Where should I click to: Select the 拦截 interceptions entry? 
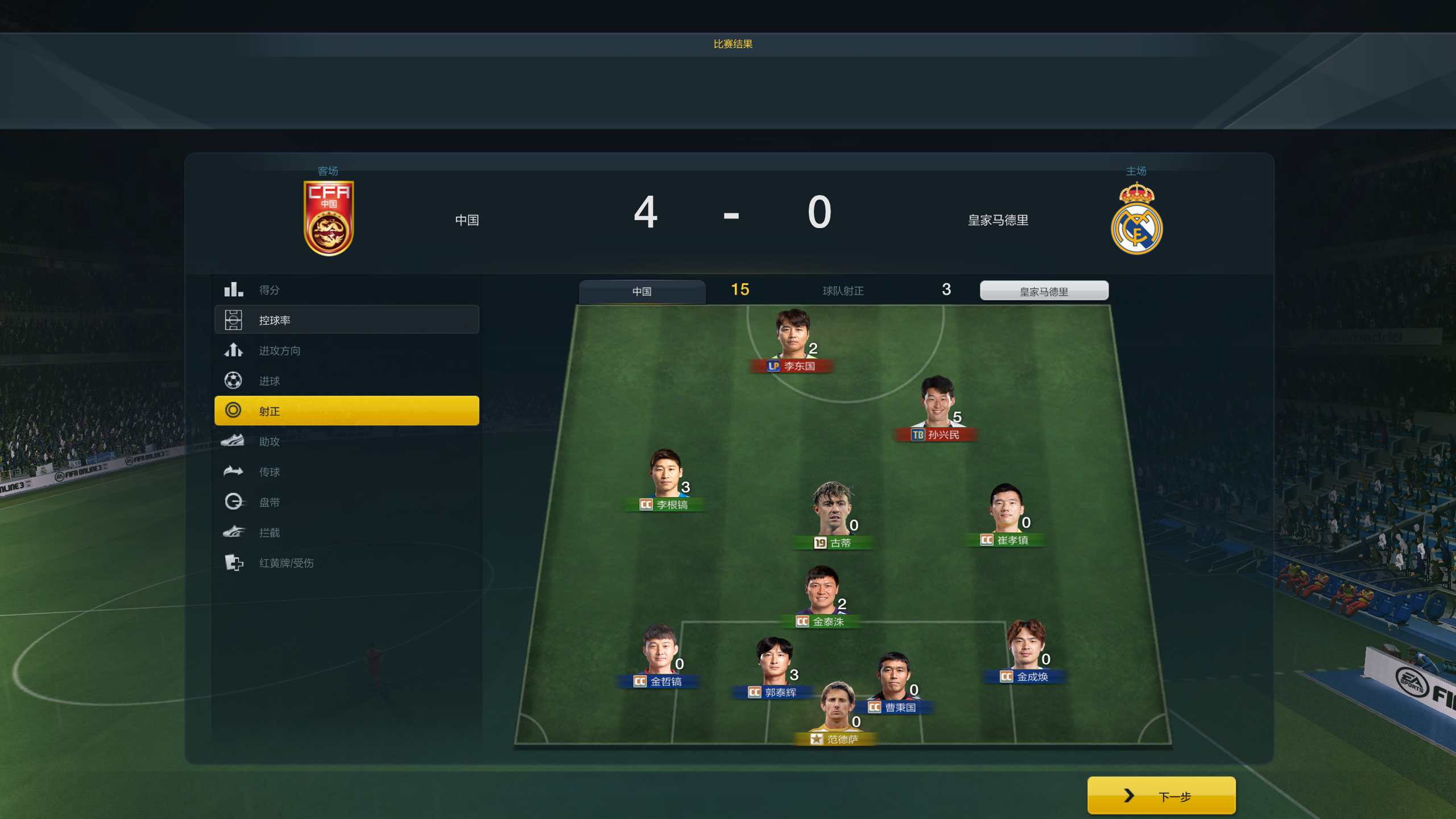[x=346, y=532]
